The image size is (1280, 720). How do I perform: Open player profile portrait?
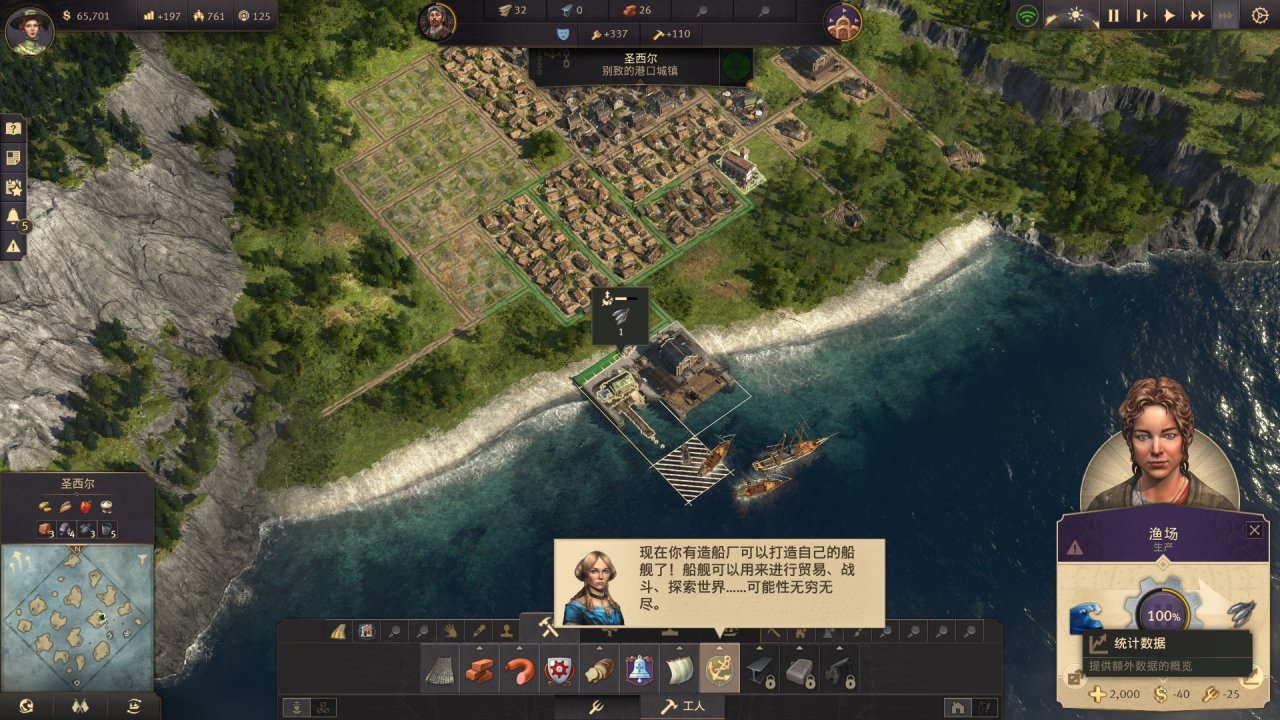tap(29, 28)
